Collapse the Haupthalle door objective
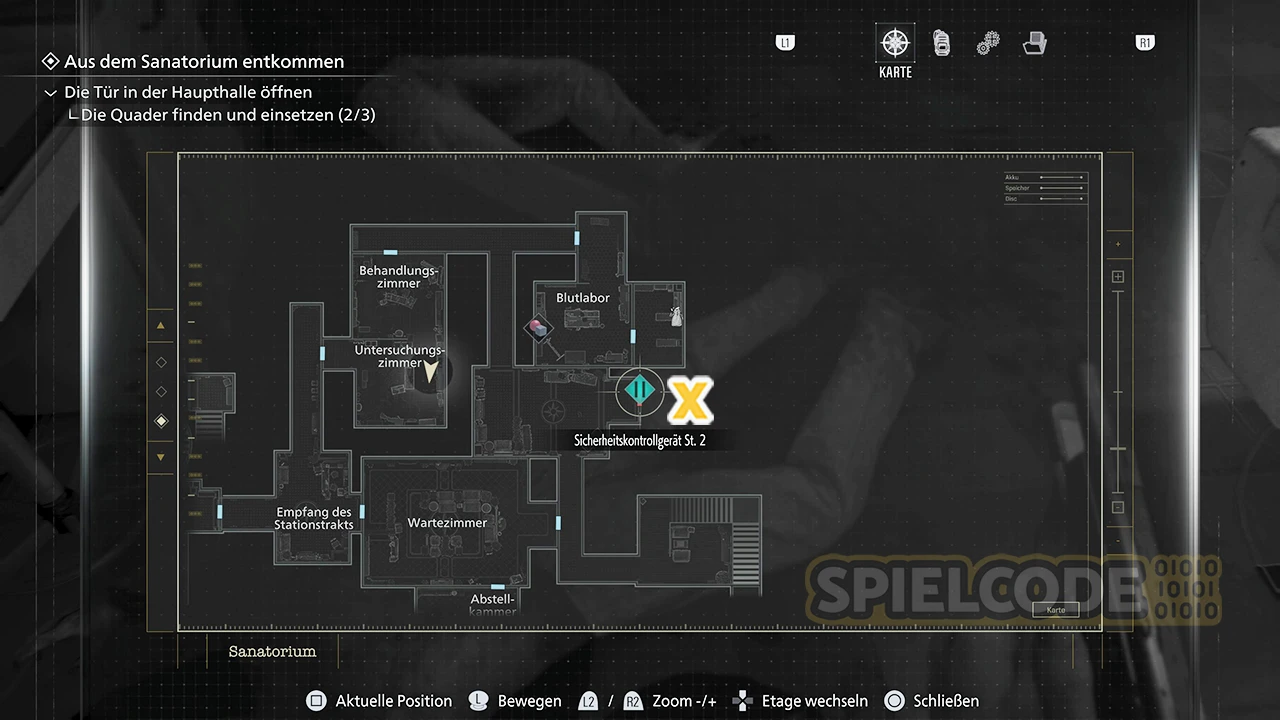Viewport: 1280px width, 720px height. tap(51, 93)
